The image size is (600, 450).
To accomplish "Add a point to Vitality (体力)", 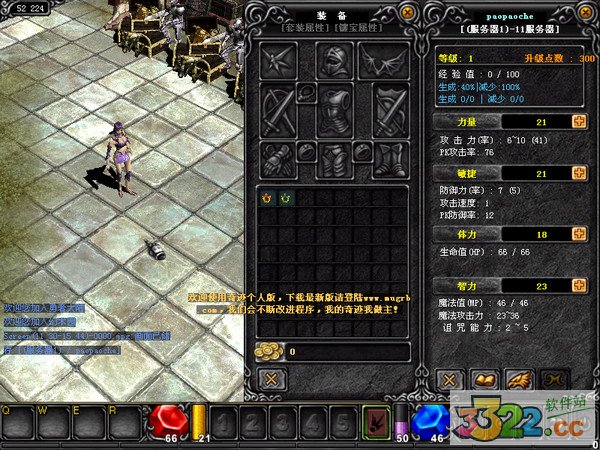I will click(x=579, y=233).
